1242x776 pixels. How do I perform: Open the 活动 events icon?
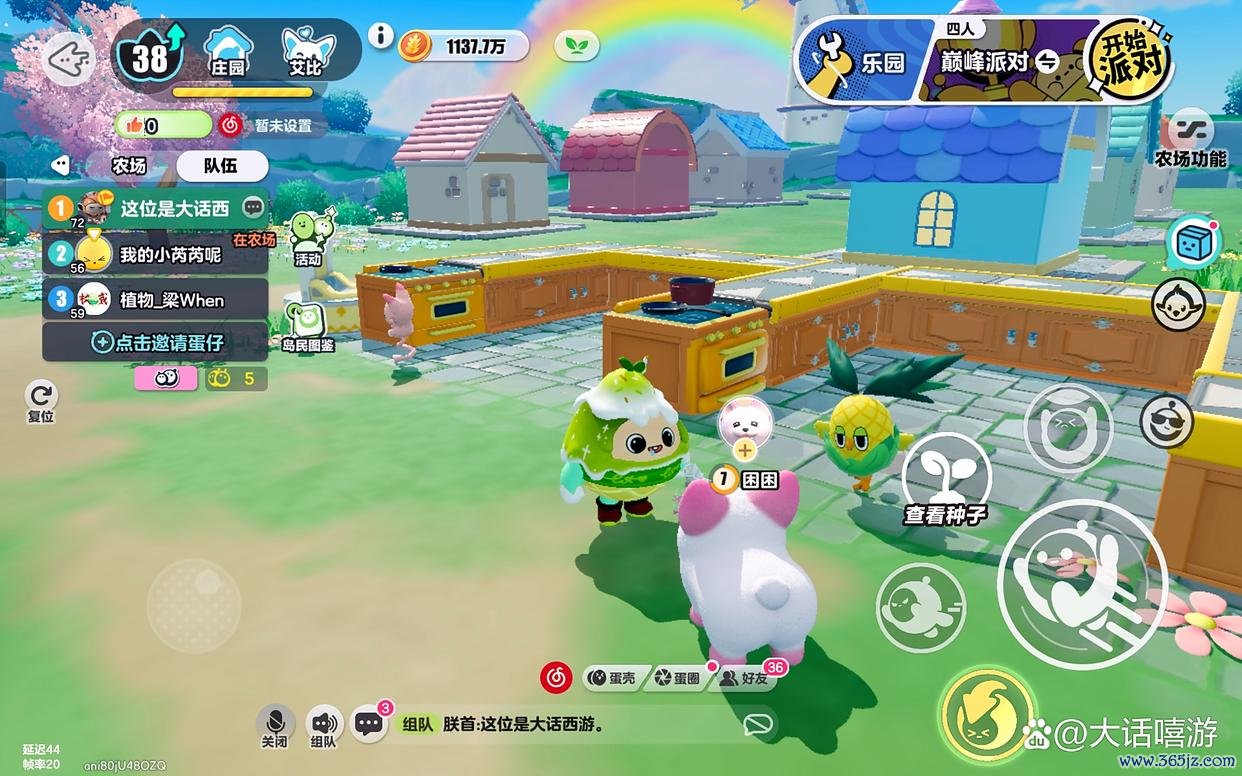[310, 239]
